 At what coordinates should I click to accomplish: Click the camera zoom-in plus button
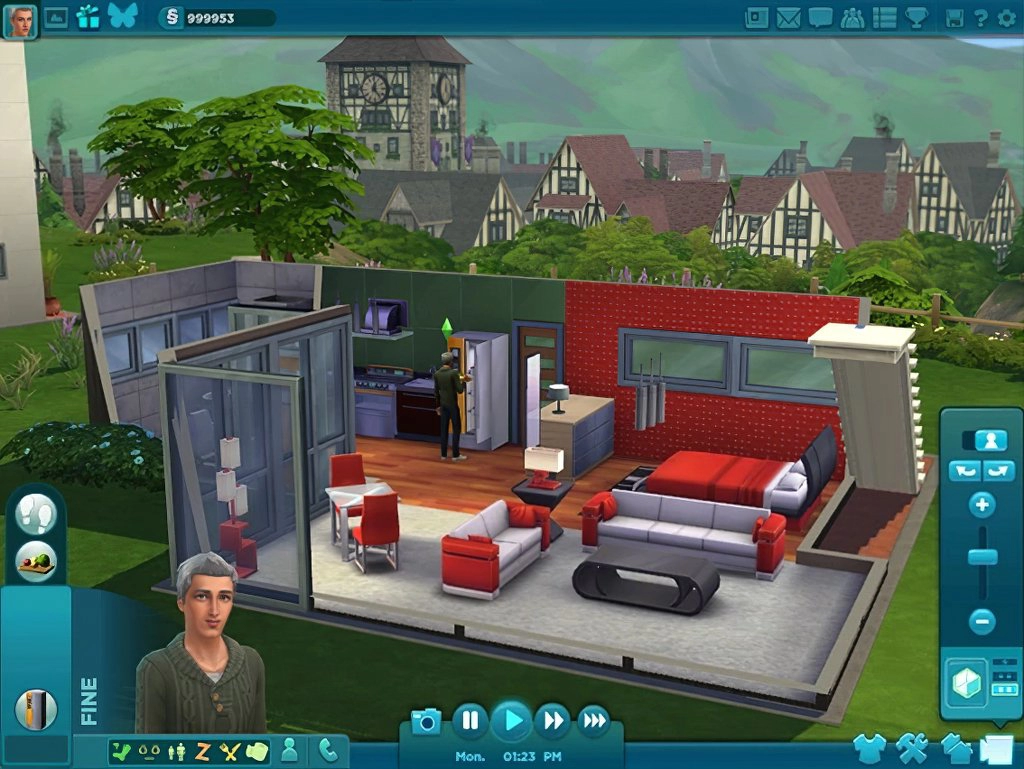coord(982,505)
